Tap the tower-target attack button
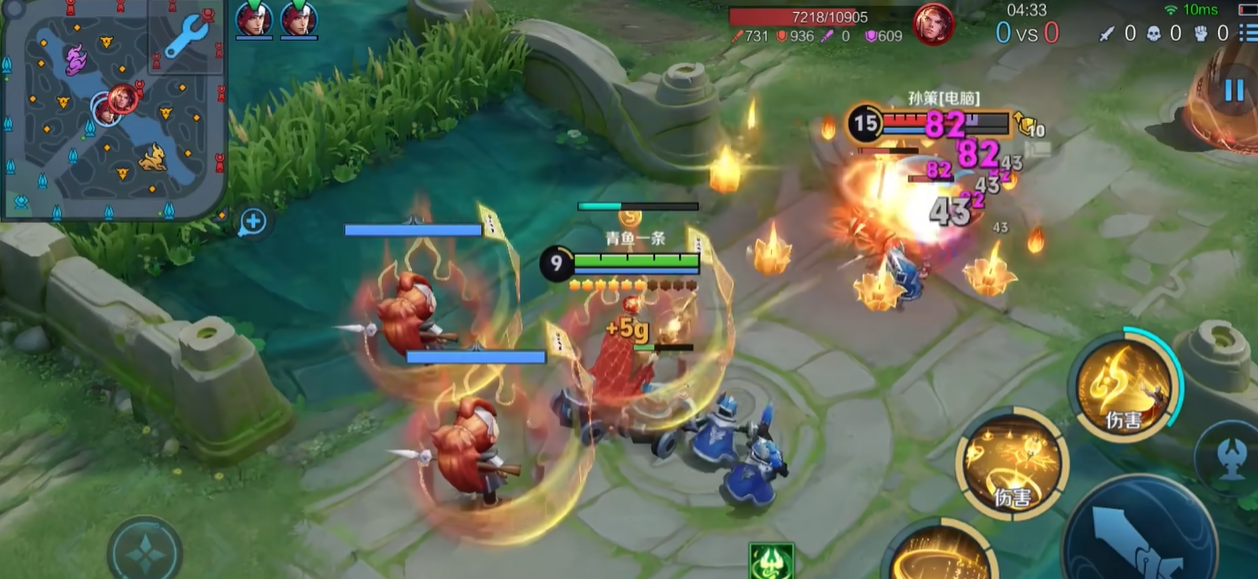This screenshot has width=1258, height=579. [1229, 456]
